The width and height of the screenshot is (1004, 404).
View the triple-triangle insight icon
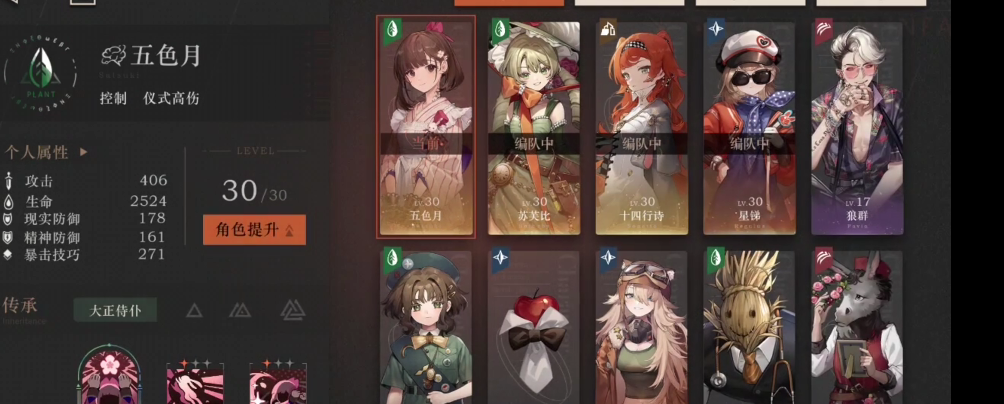292,310
